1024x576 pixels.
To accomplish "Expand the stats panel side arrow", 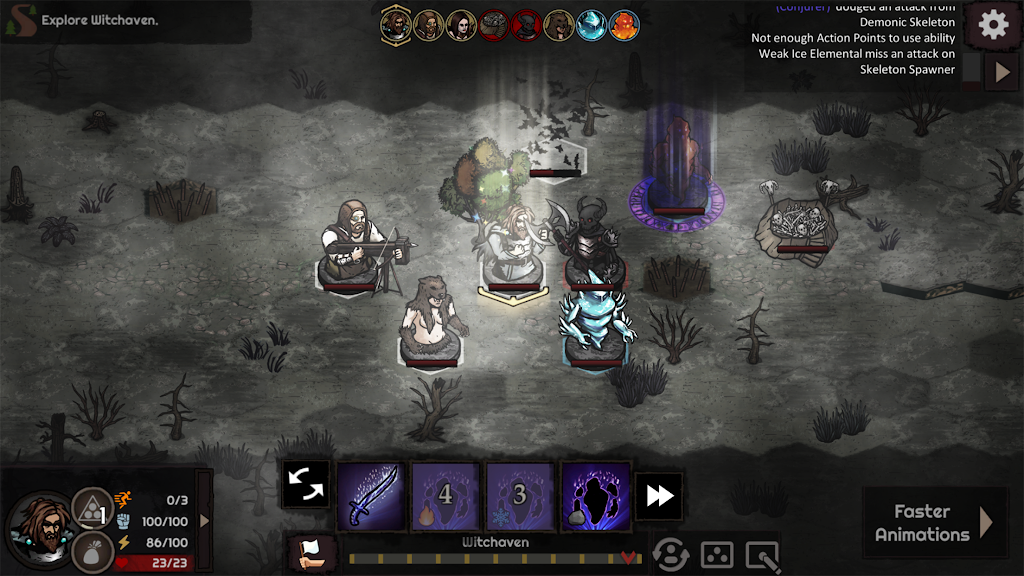I will [x=205, y=520].
